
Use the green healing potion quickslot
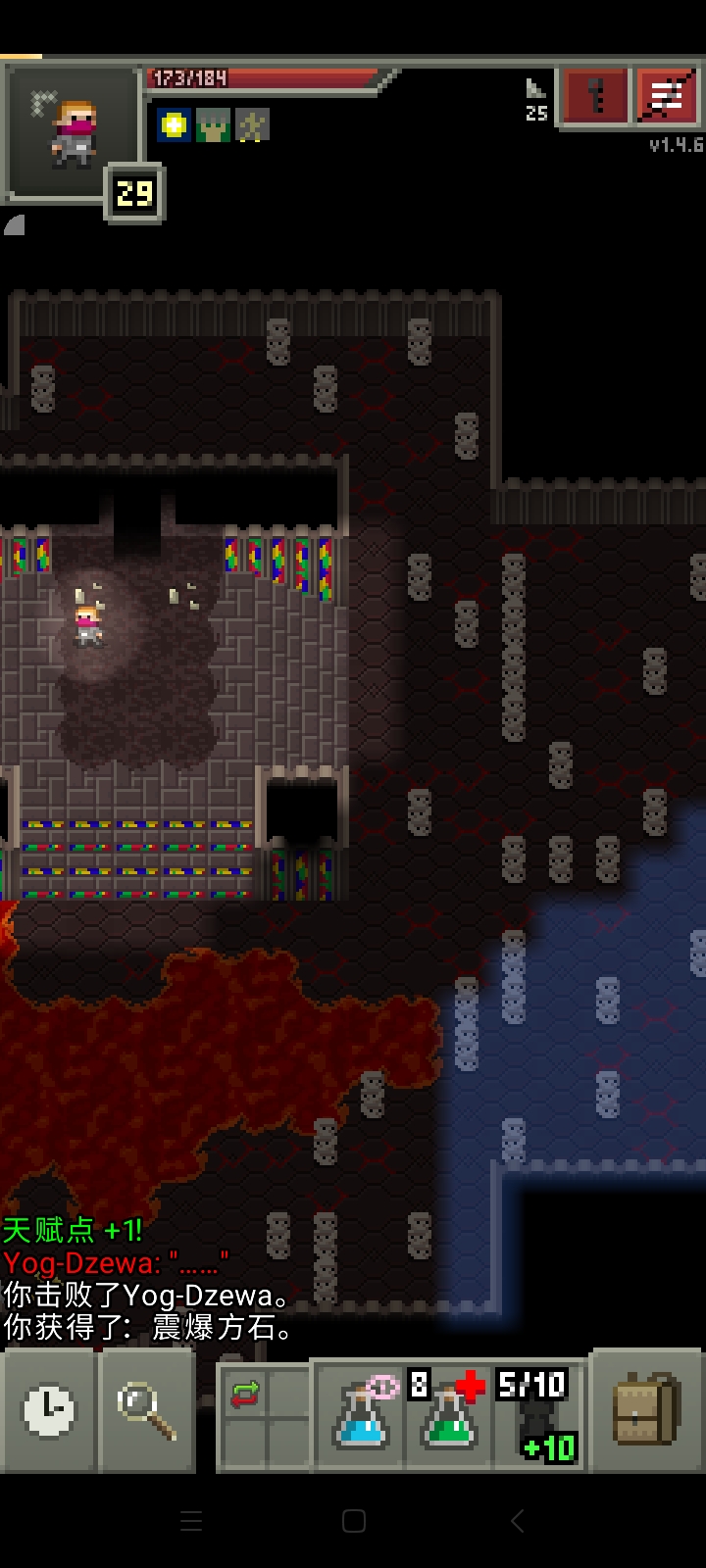[x=448, y=1416]
